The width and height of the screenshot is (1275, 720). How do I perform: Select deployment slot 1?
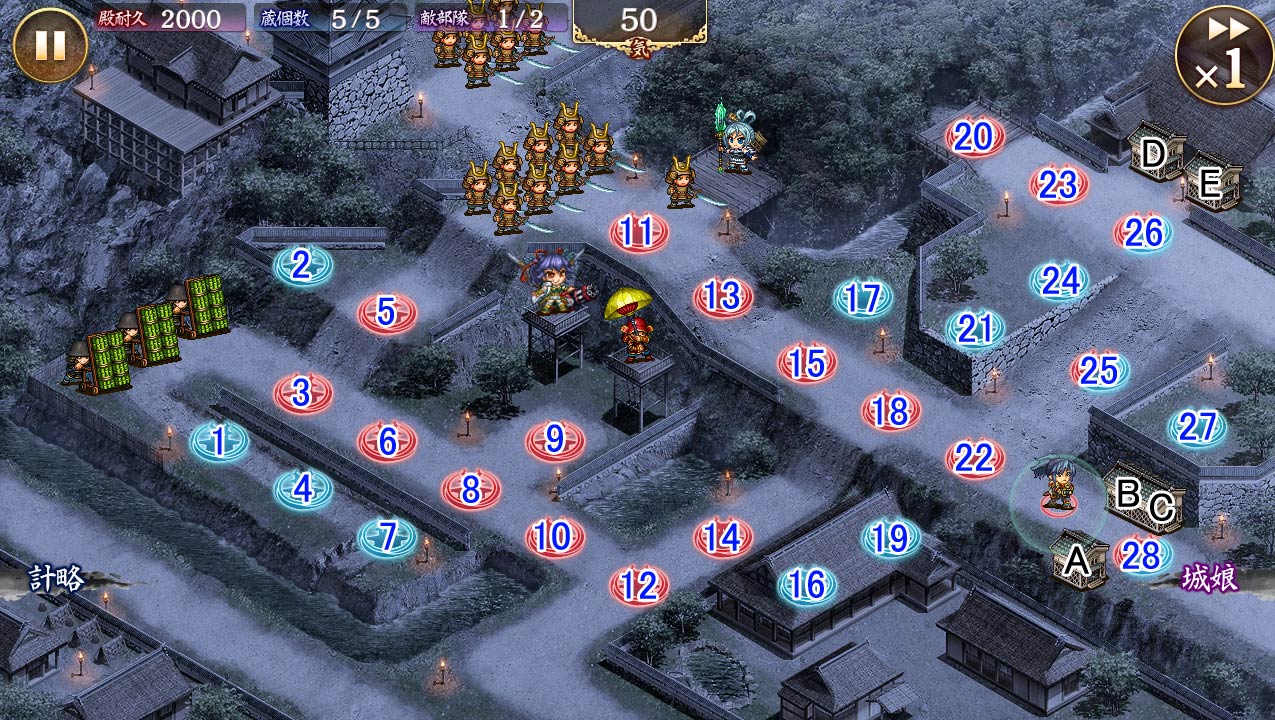click(x=219, y=440)
